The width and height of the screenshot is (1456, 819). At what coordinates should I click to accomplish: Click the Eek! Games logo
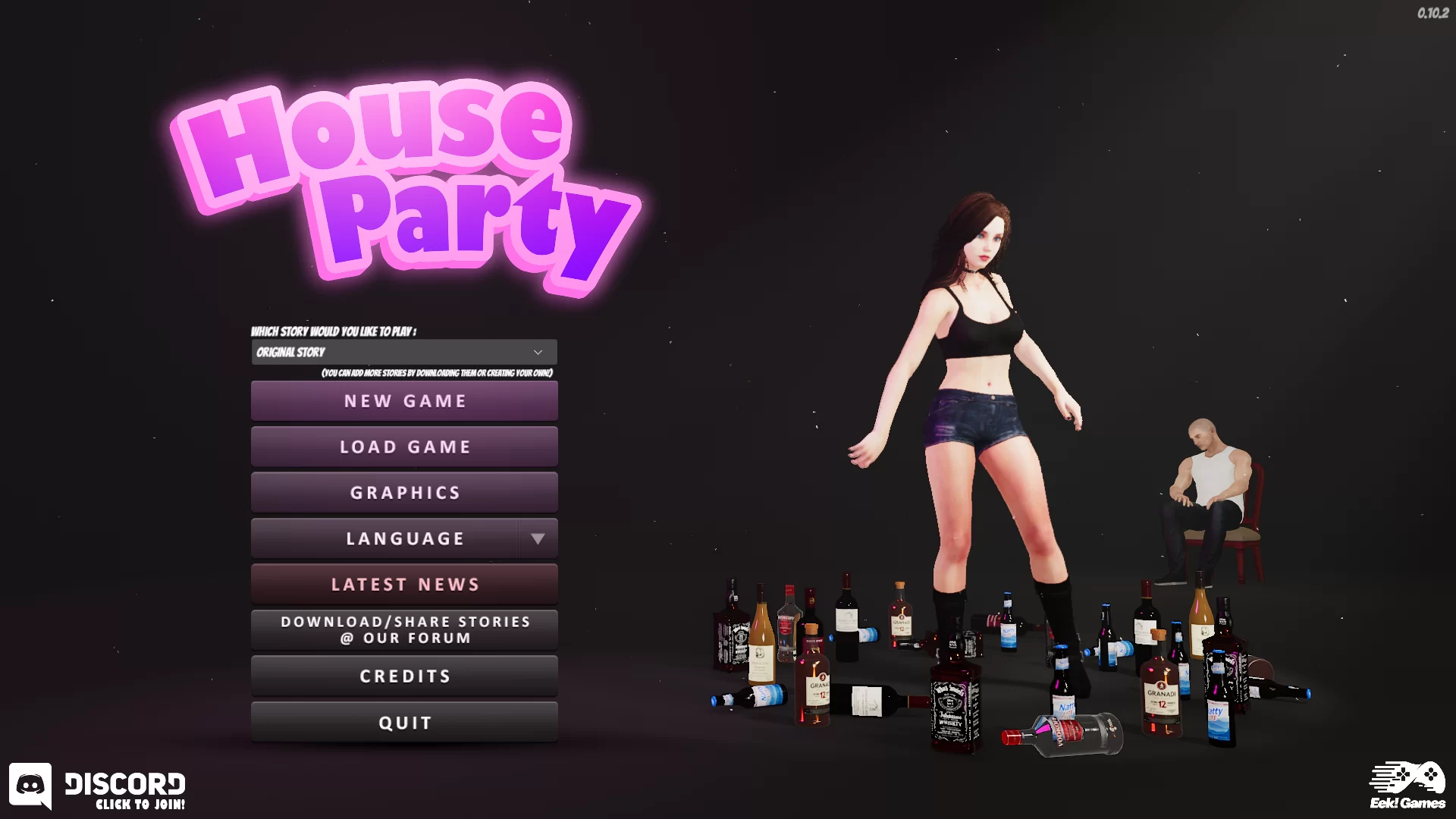coord(1407,786)
